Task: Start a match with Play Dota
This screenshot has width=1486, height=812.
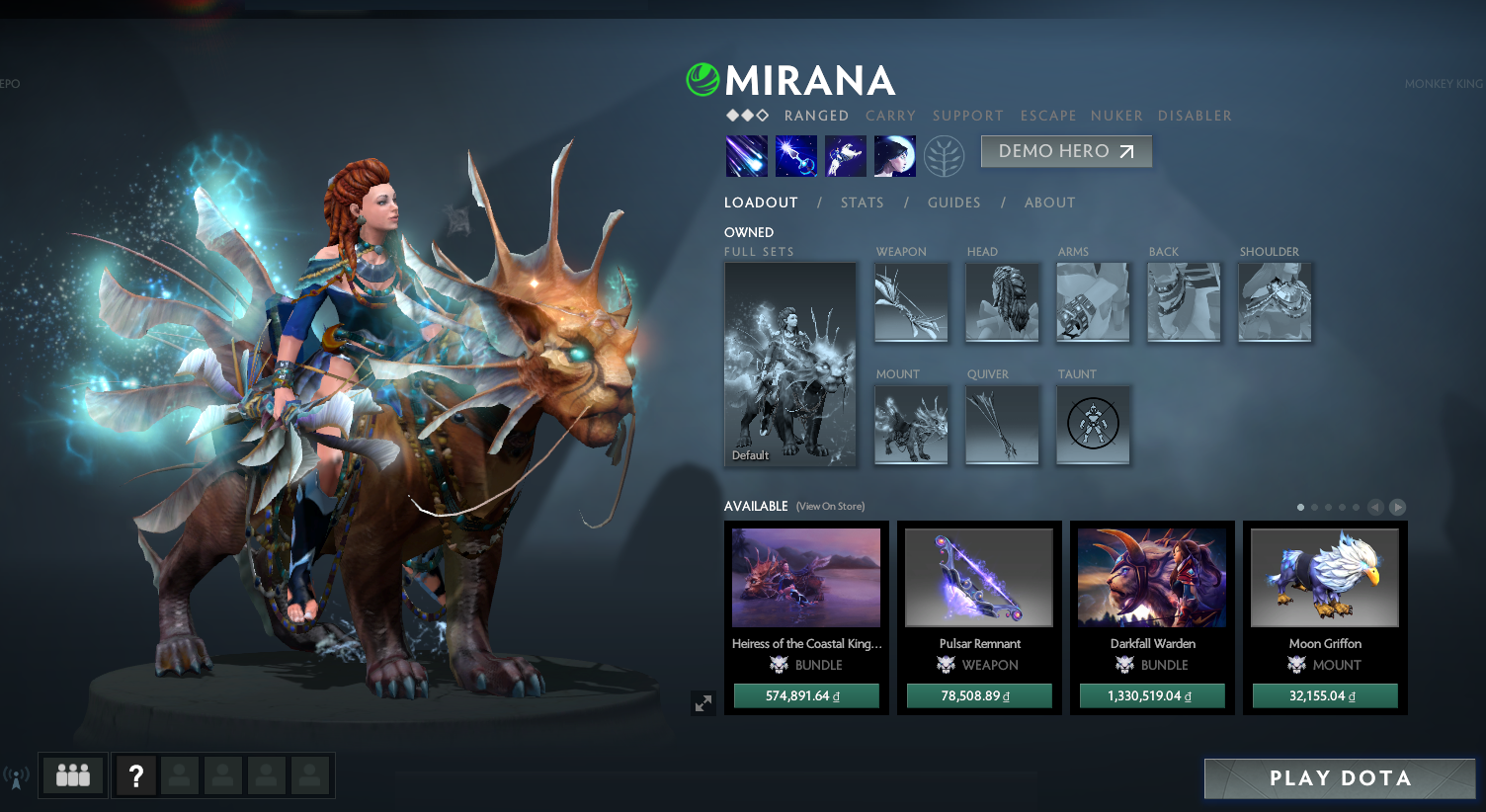Action: 1339,778
